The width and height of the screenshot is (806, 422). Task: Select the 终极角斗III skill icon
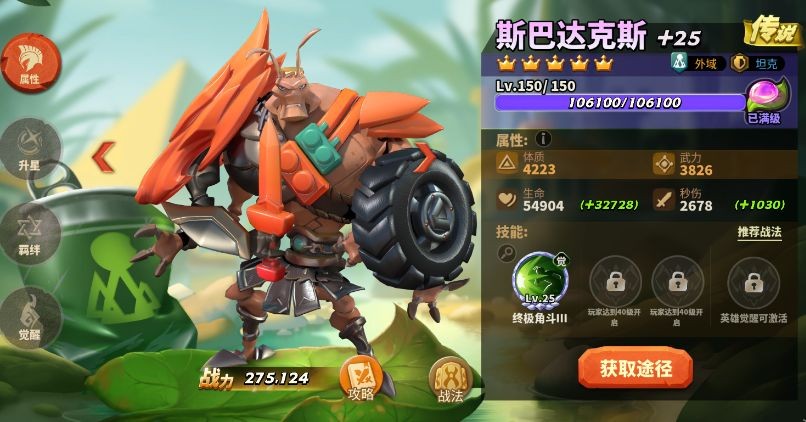tap(540, 280)
